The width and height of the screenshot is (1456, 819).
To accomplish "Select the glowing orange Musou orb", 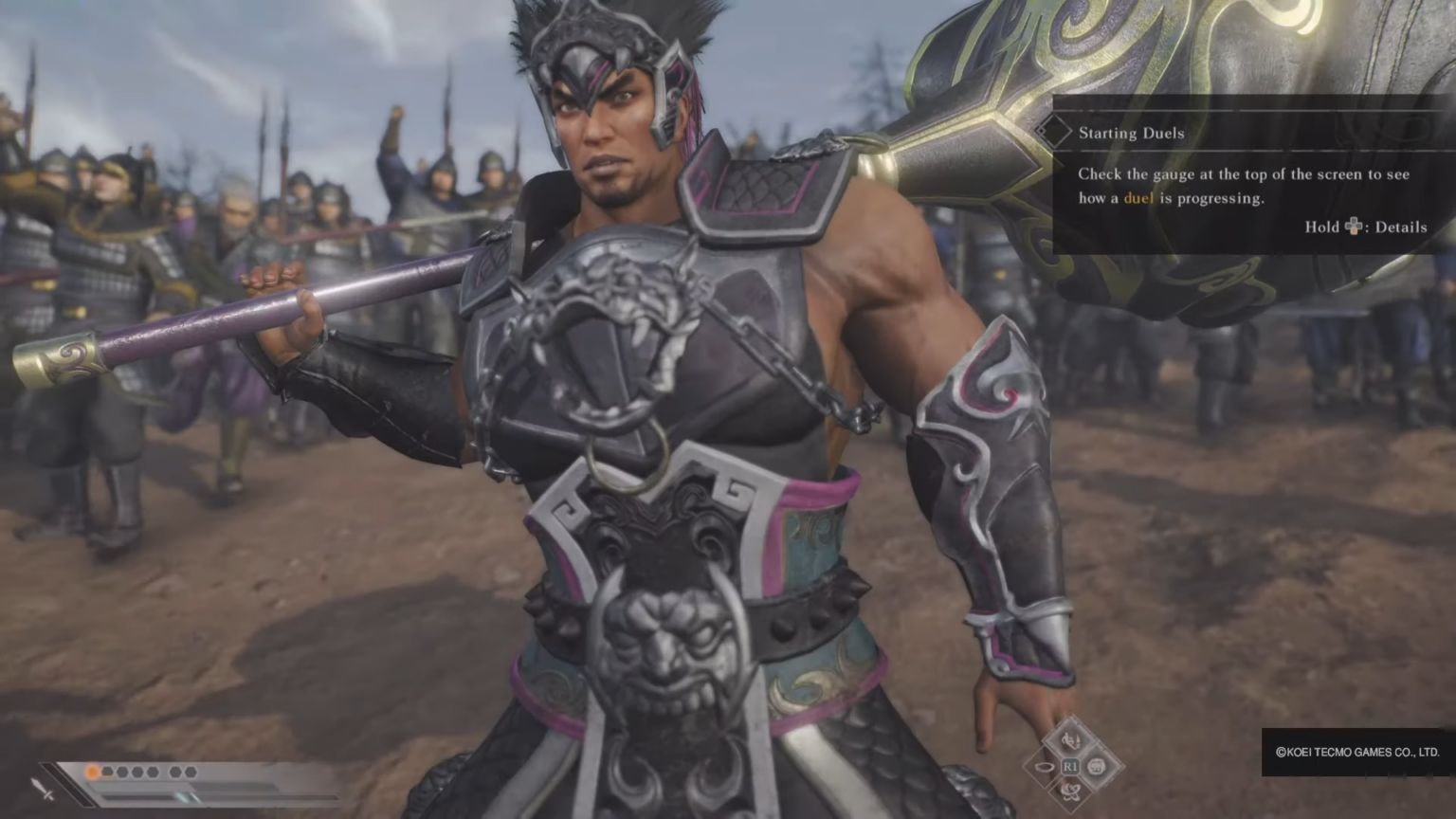I will (x=92, y=772).
